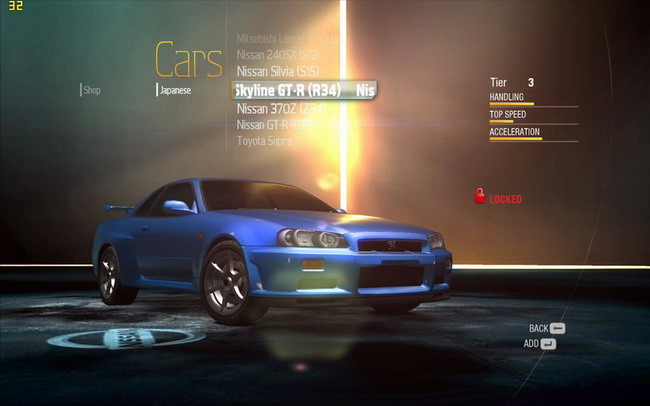
Task: Select the highlighted Skyline GT-R (R34) entry
Action: click(289, 90)
